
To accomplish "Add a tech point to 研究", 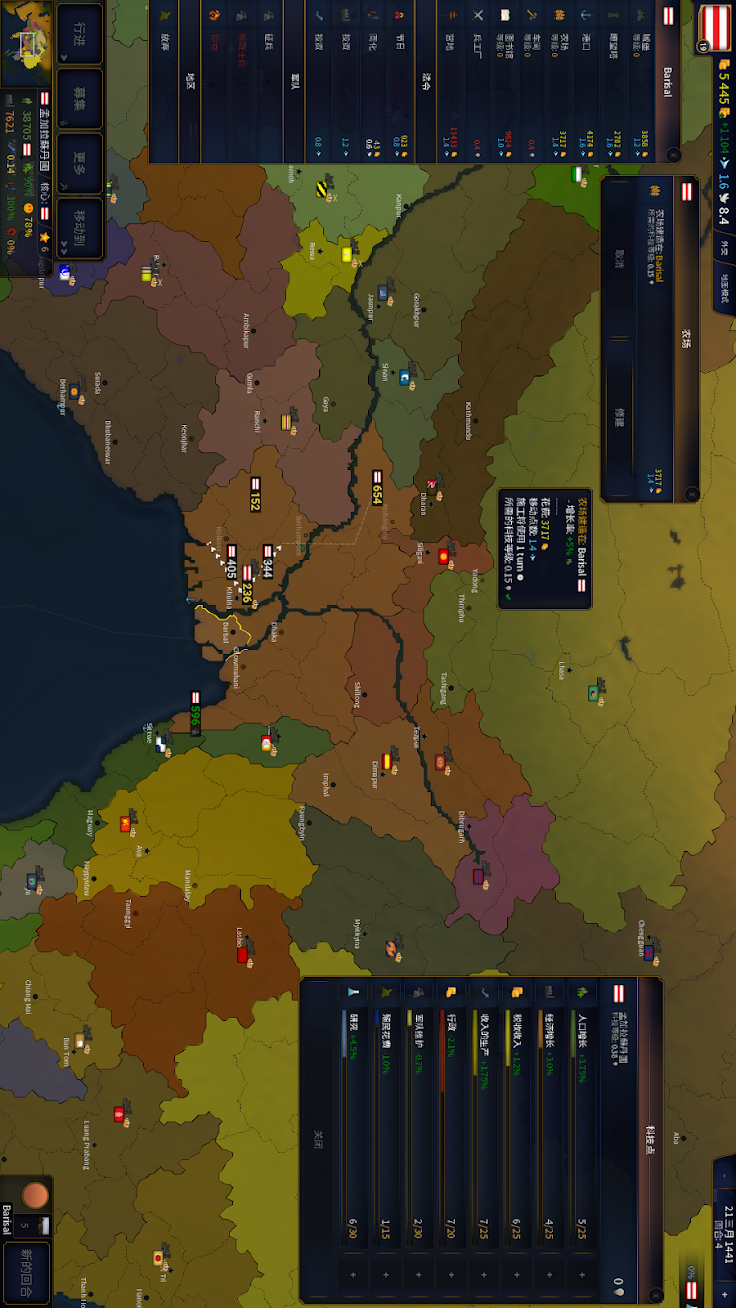I will pos(352,1275).
